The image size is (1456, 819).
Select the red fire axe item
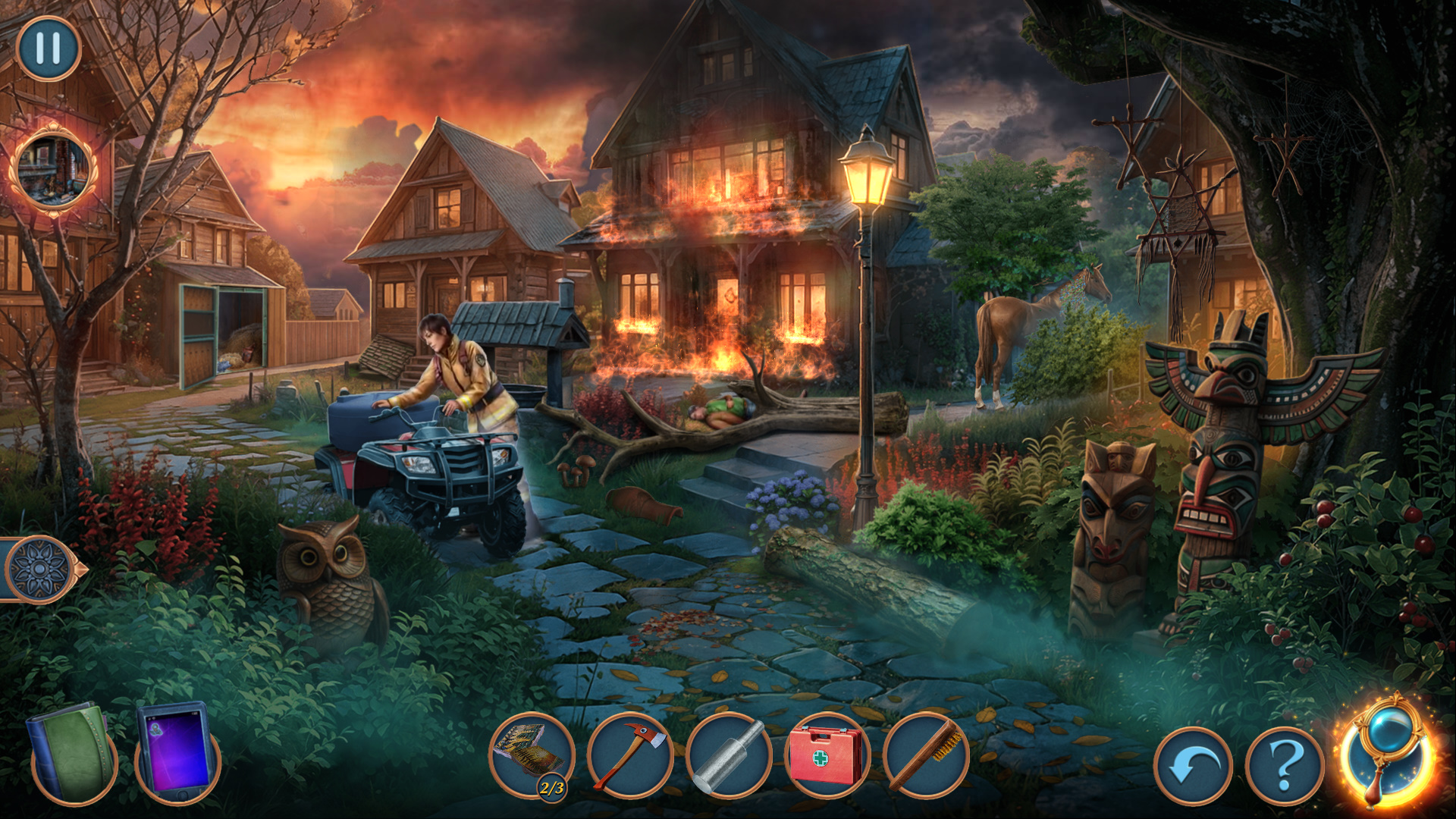coord(630,755)
